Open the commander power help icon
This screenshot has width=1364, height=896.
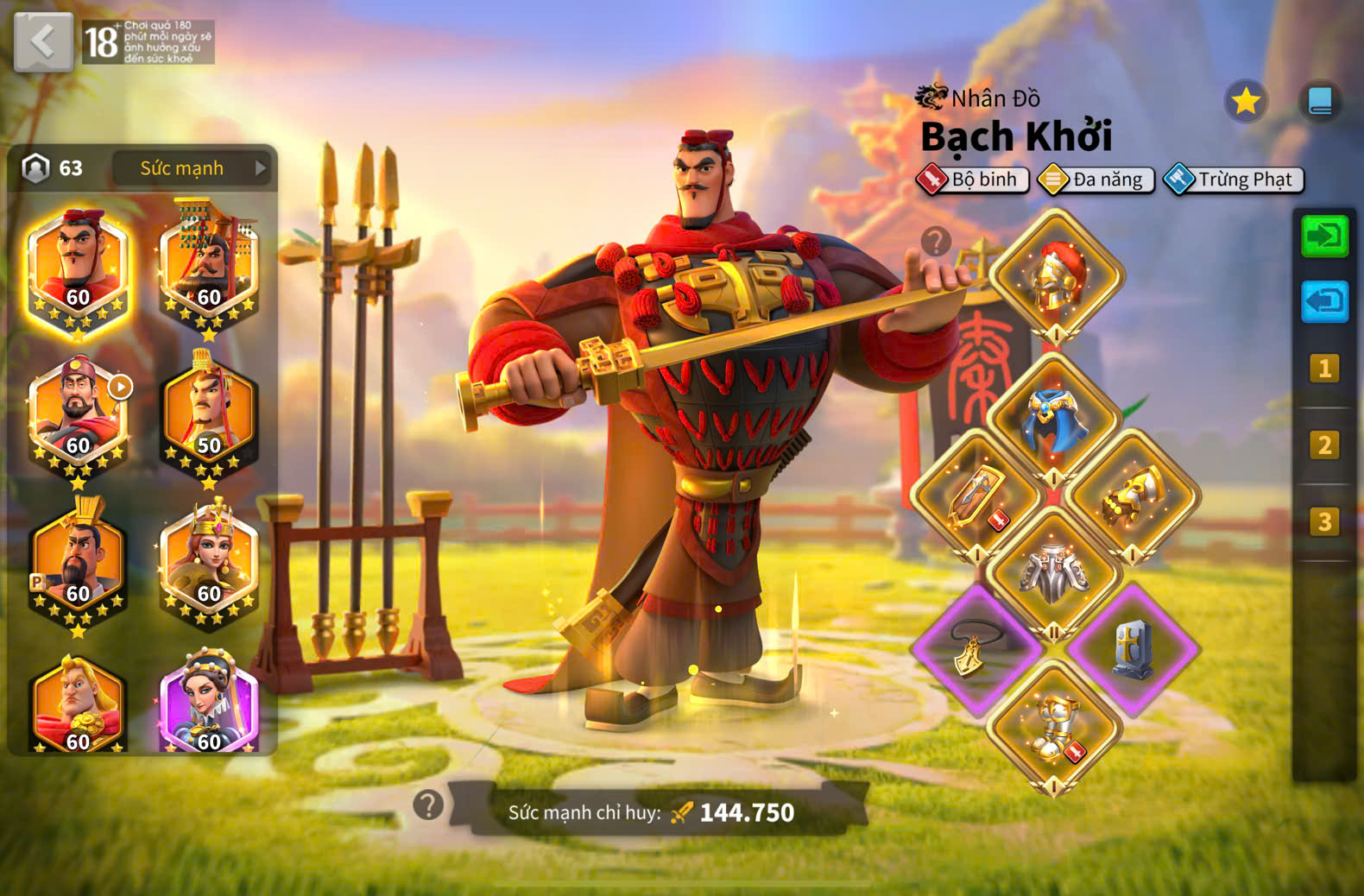428,805
